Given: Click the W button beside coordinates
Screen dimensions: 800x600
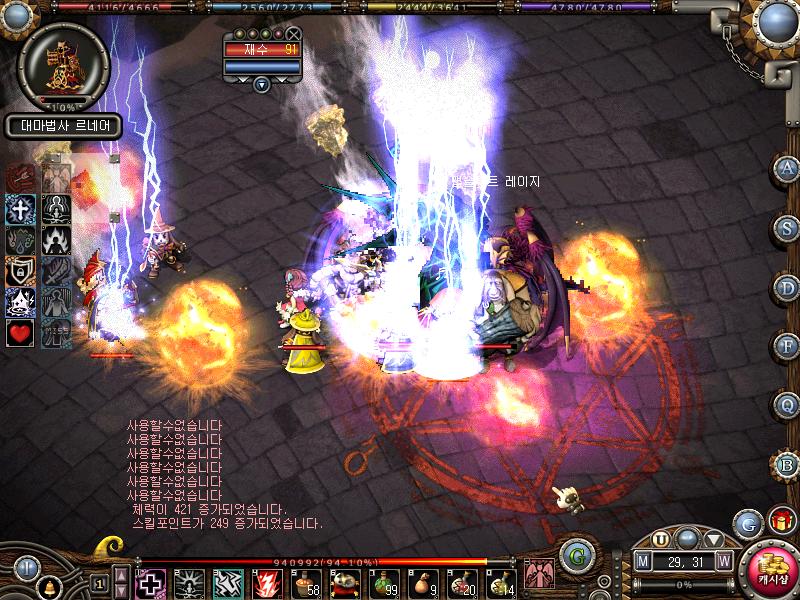Looking at the screenshot, I should (723, 560).
